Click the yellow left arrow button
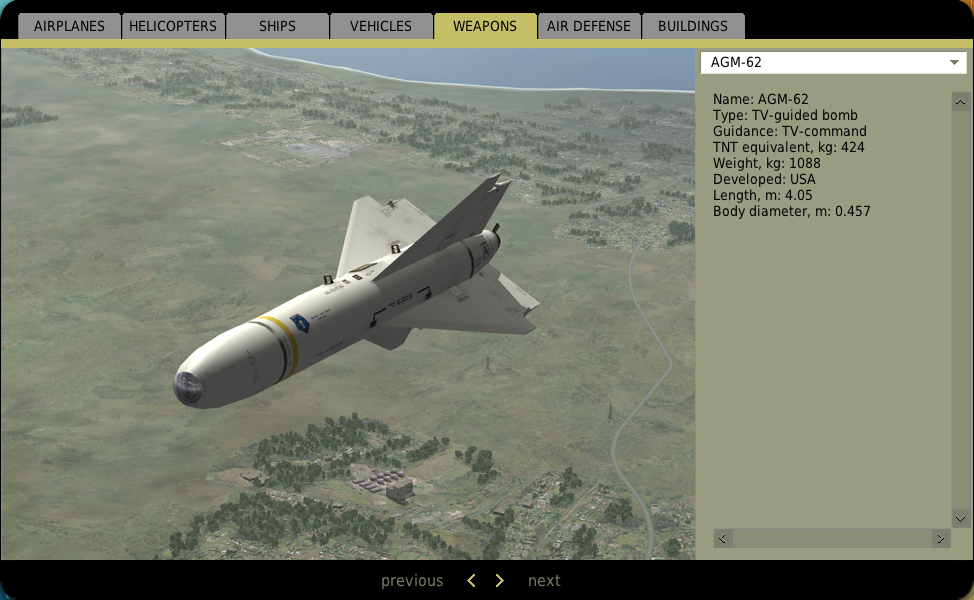The width and height of the screenshot is (974, 600). [x=472, y=581]
